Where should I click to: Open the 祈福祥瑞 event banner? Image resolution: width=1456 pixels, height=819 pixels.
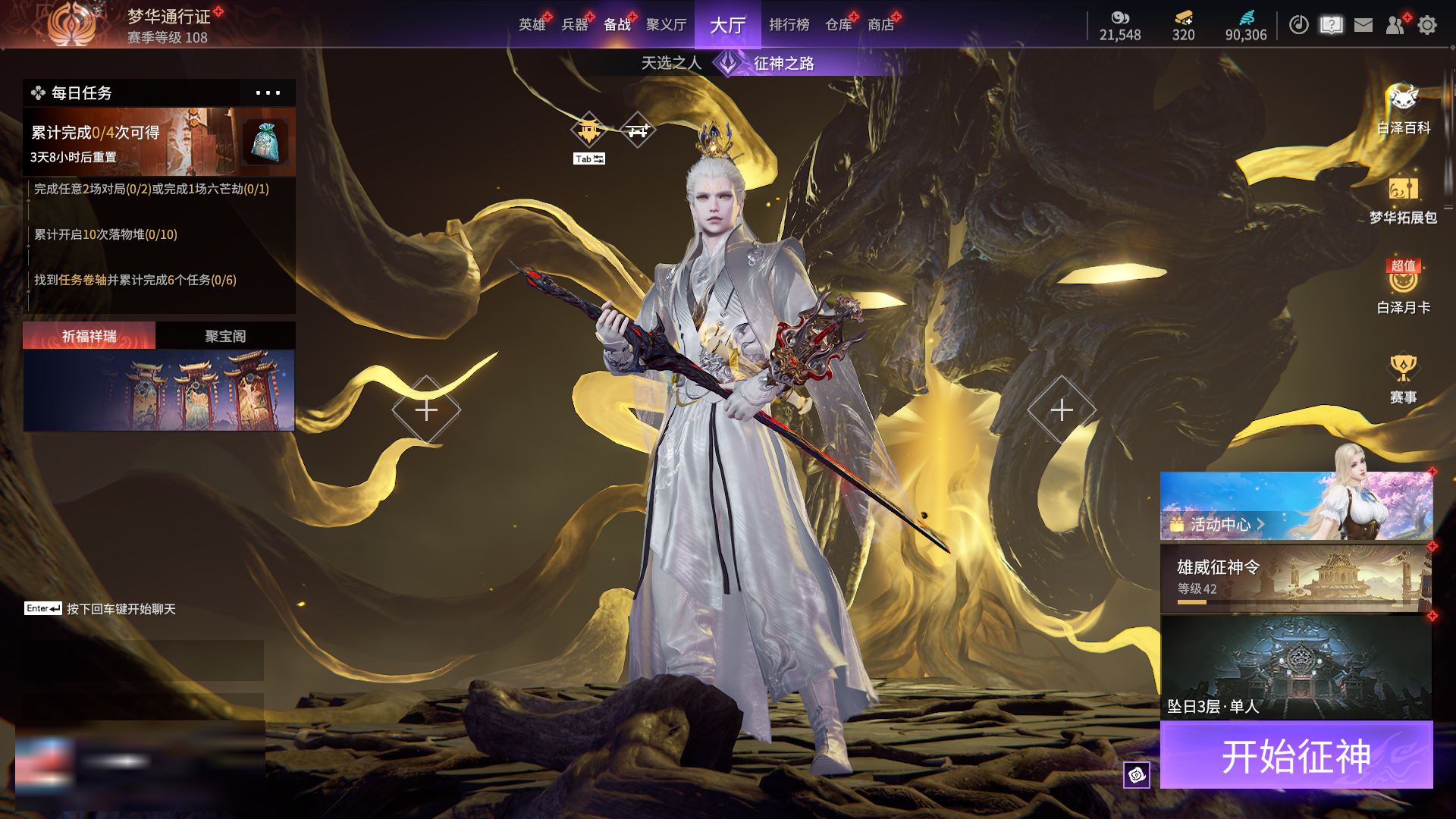(159, 390)
